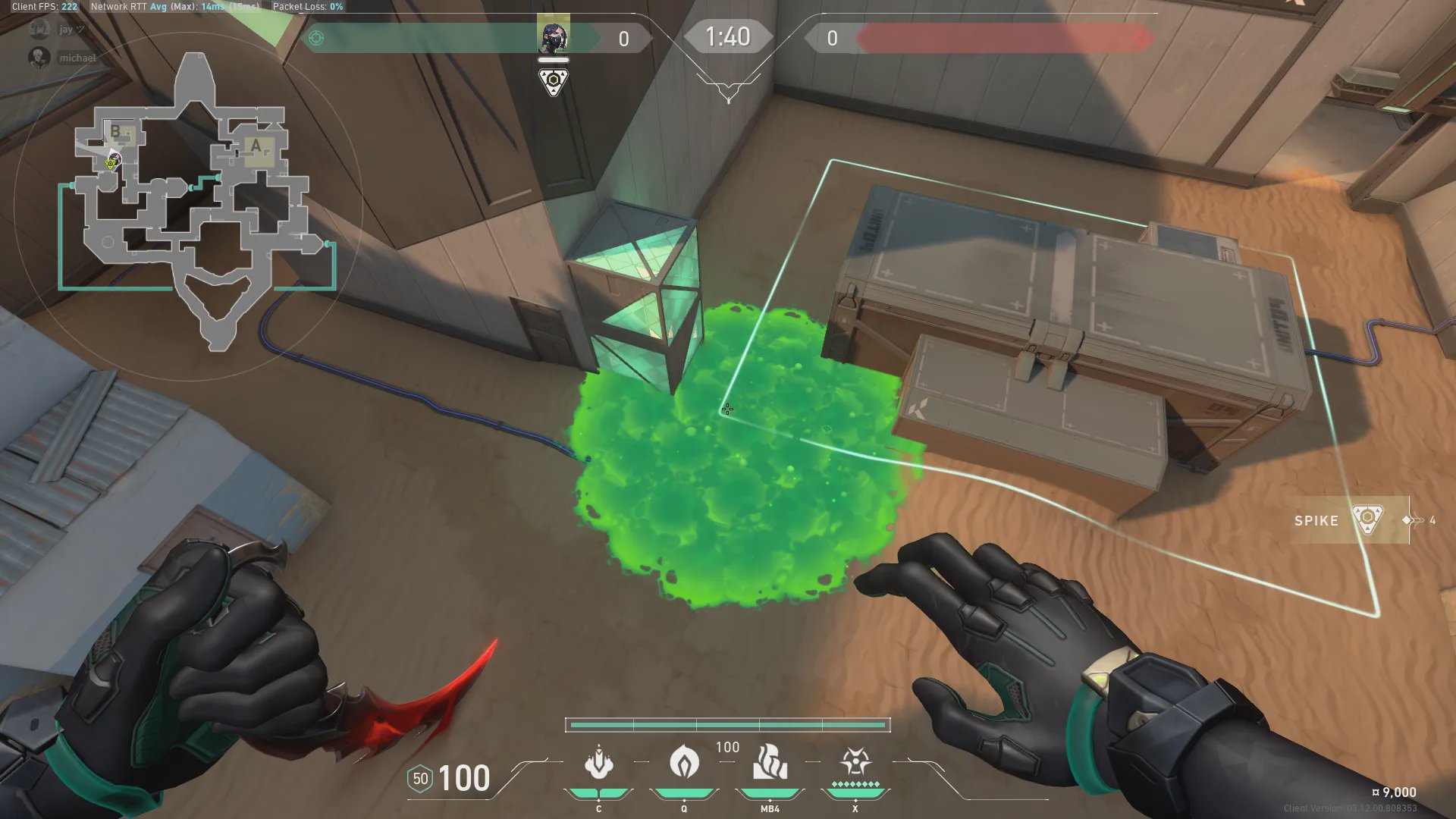1456x819 pixels.
Task: Select the Snake Bite ability icon
Action: (598, 762)
